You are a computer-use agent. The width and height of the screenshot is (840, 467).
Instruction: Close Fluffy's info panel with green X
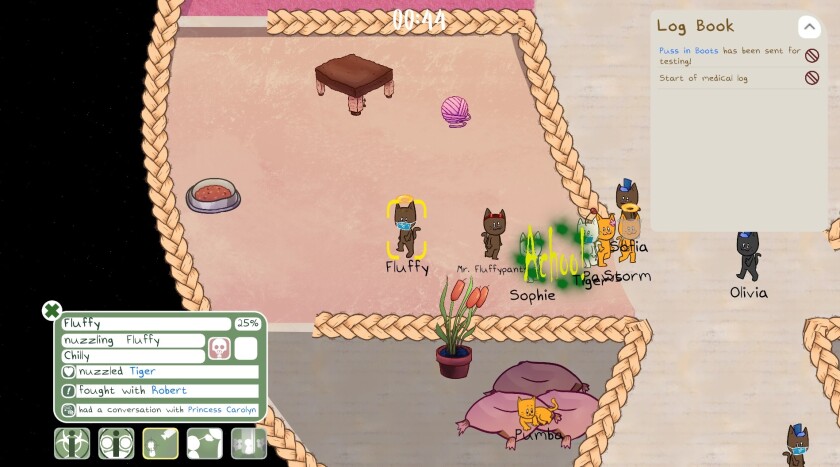(x=52, y=311)
